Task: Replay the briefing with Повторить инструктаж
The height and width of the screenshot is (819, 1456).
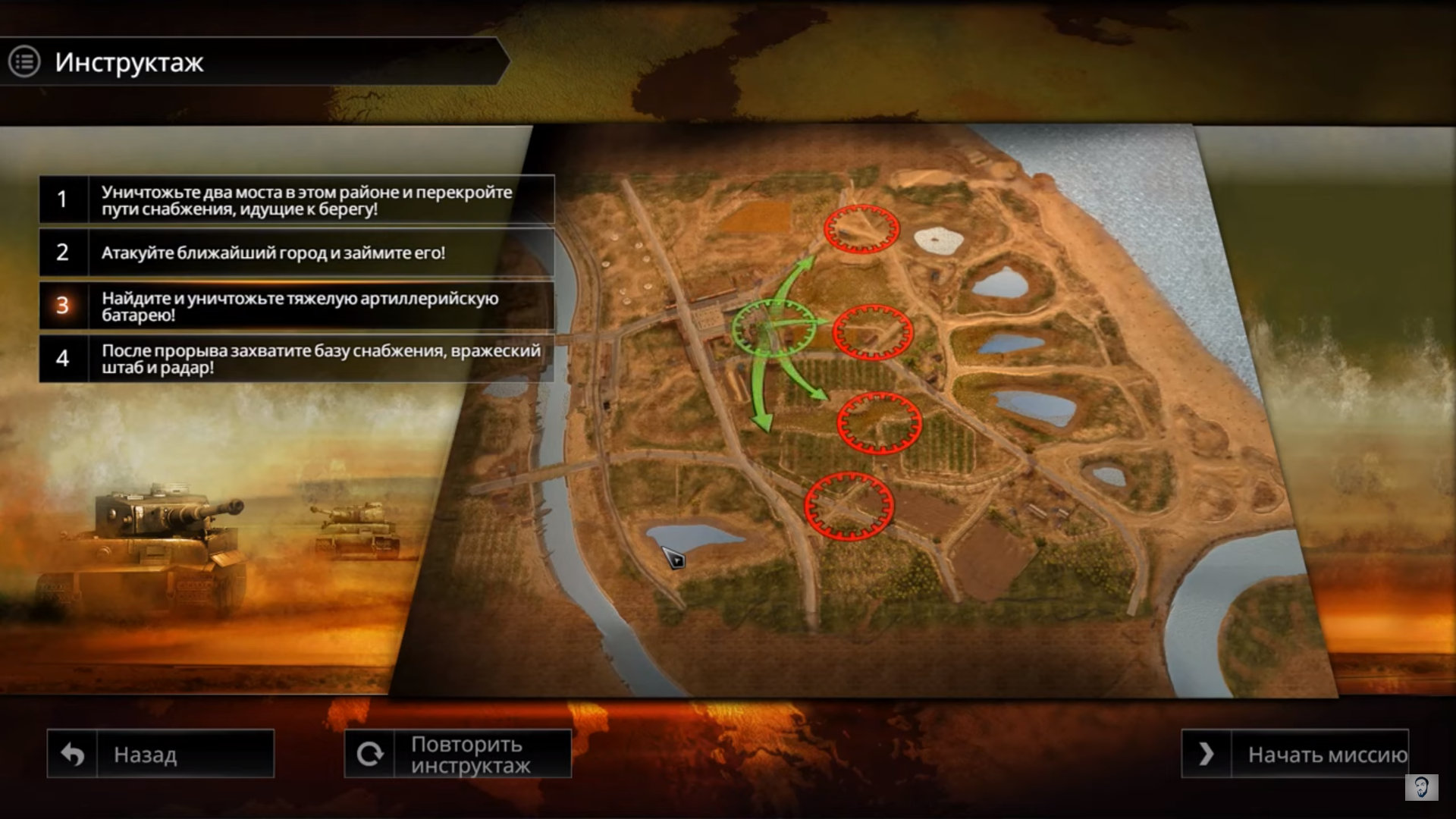Action: click(x=458, y=754)
